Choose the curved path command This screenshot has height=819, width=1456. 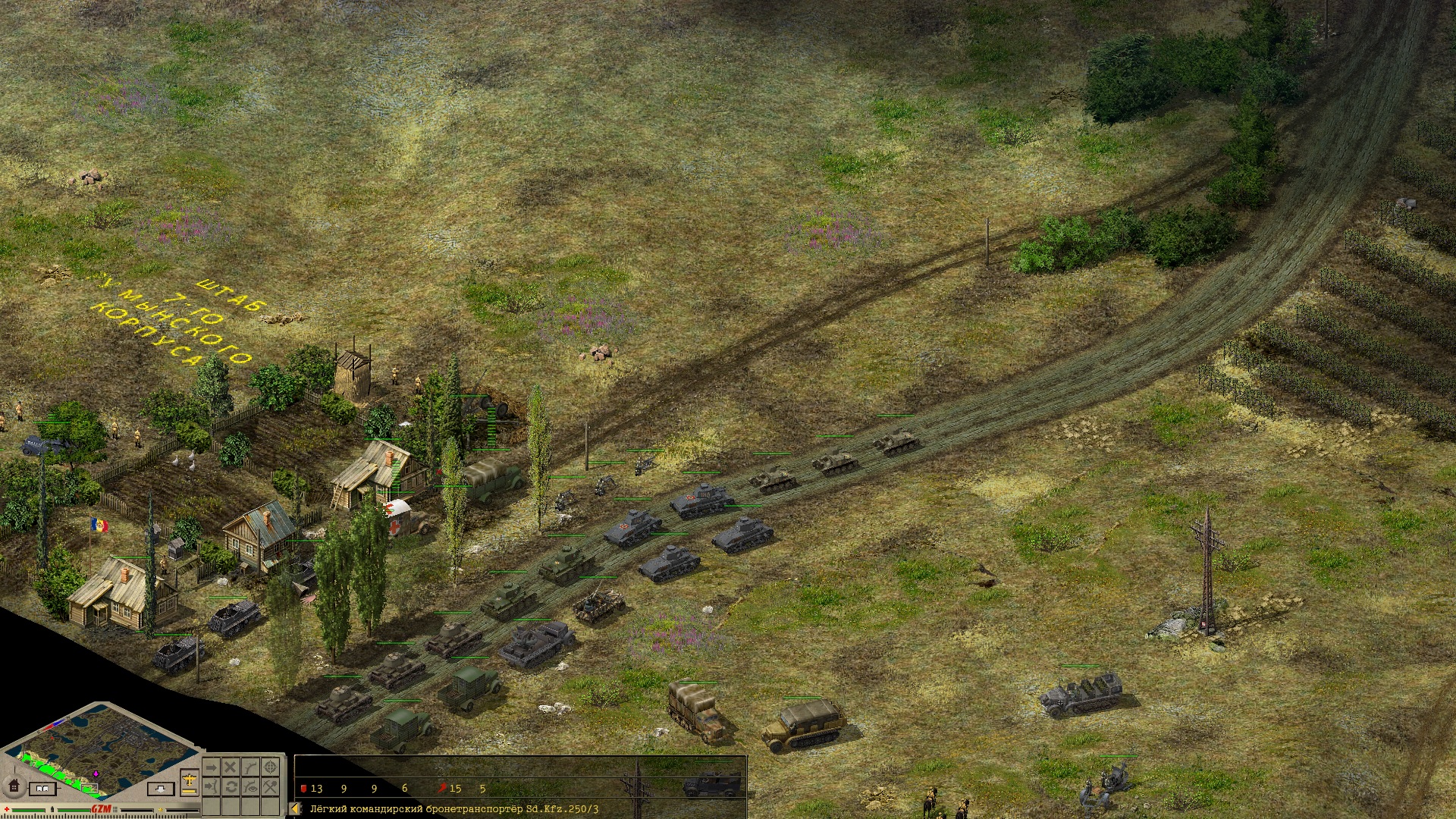pos(250,767)
